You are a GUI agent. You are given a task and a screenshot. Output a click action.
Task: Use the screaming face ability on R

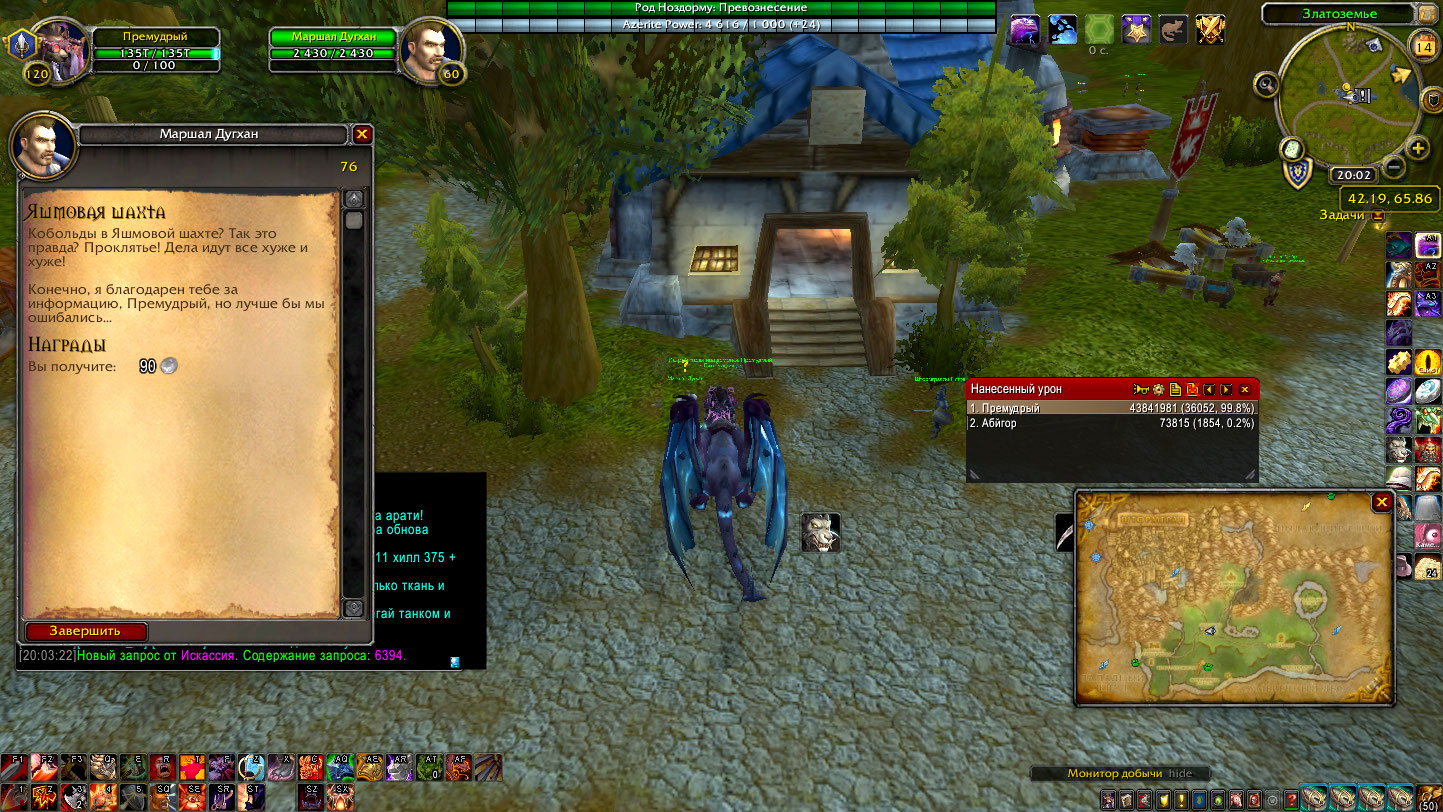[164, 767]
